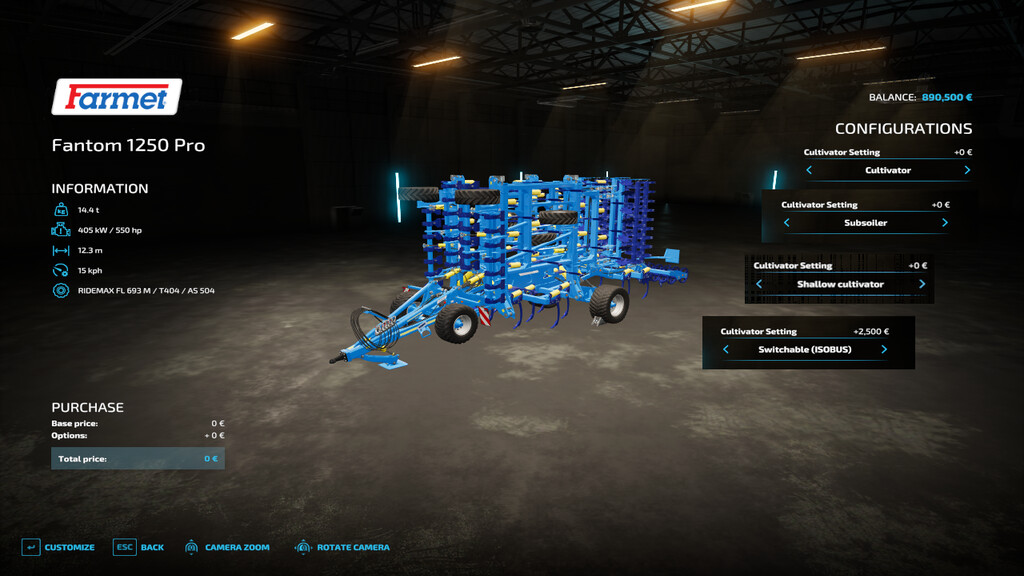
Task: Select the previous option before Shallow cultivator
Action: pos(759,285)
